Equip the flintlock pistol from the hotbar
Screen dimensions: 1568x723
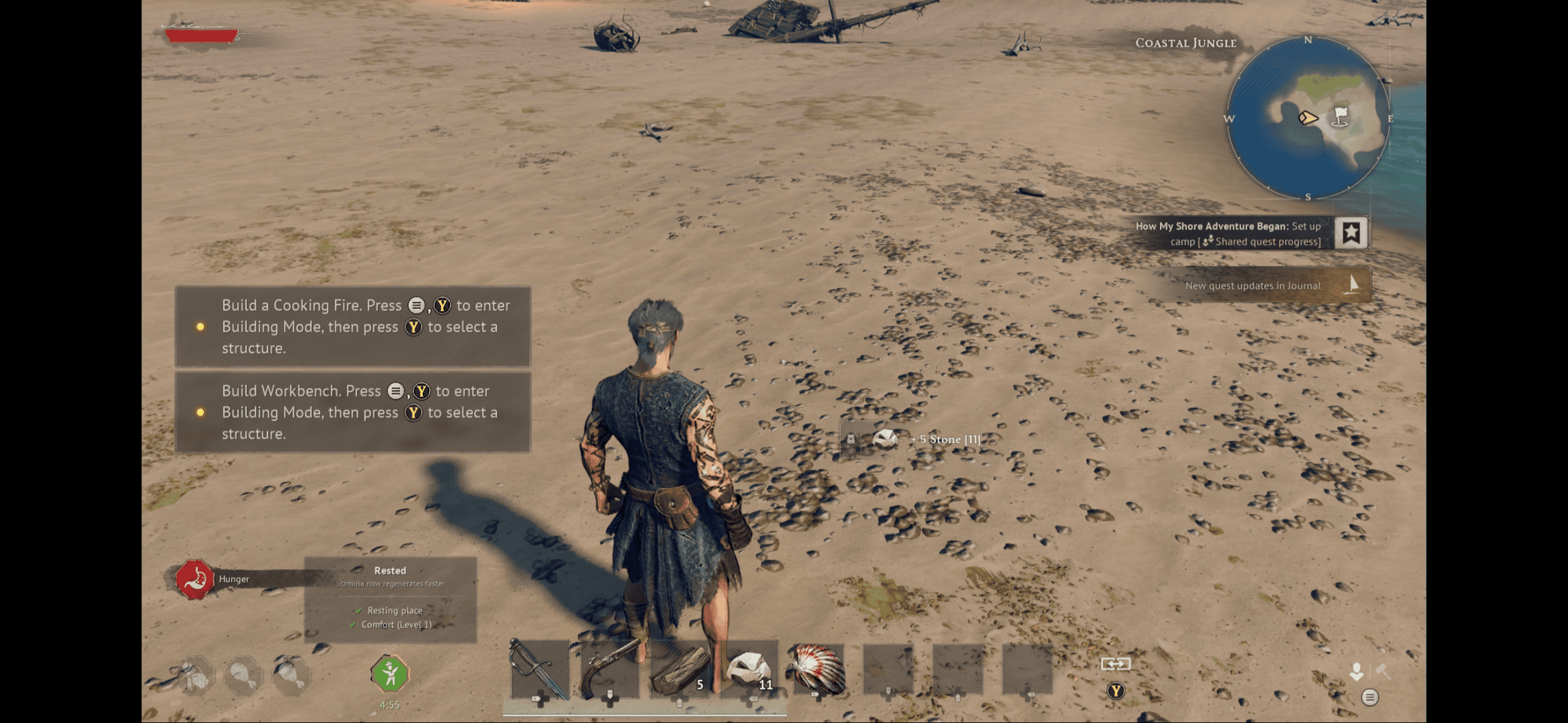point(609,670)
